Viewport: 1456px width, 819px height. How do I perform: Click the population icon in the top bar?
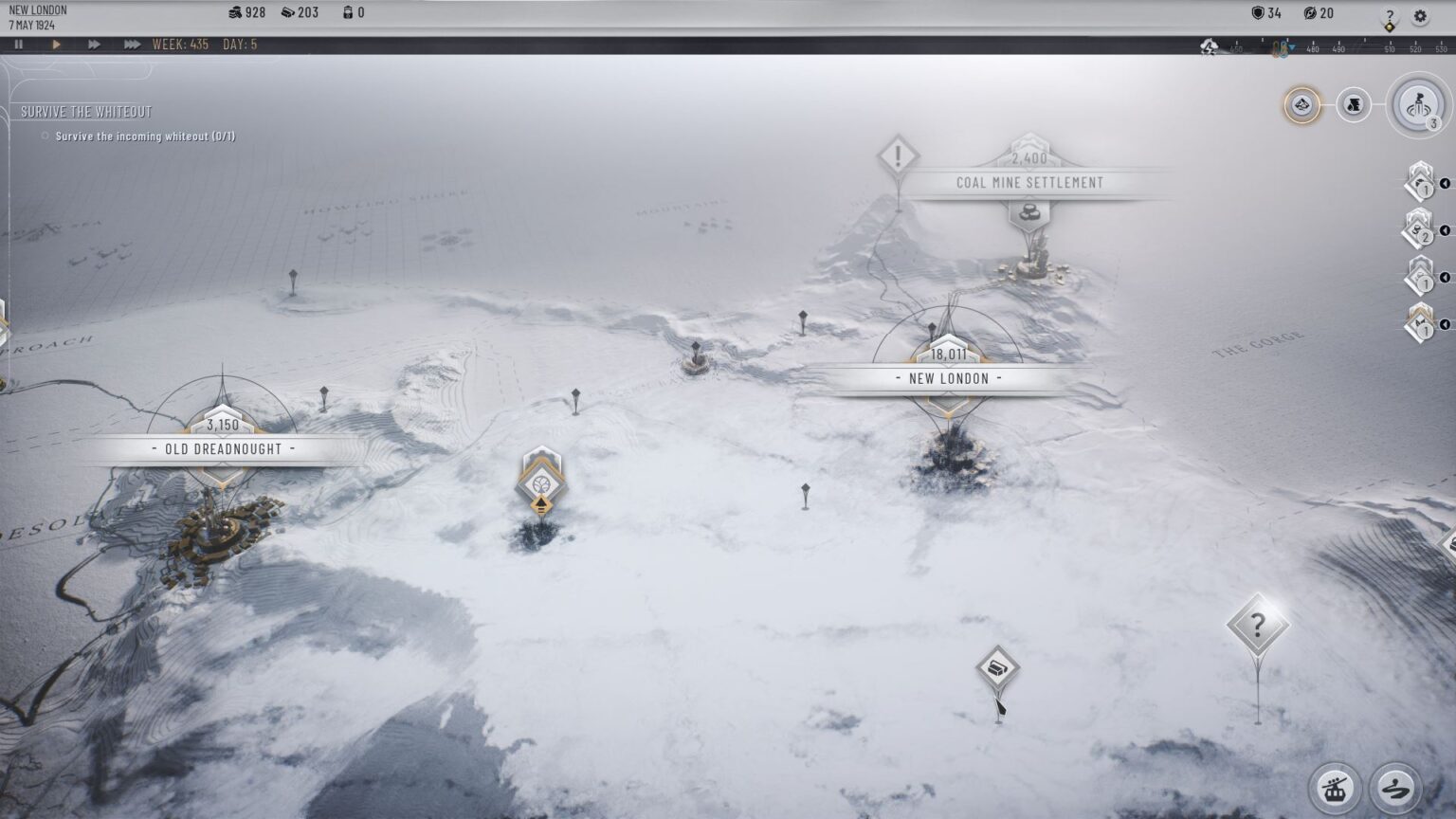point(235,12)
